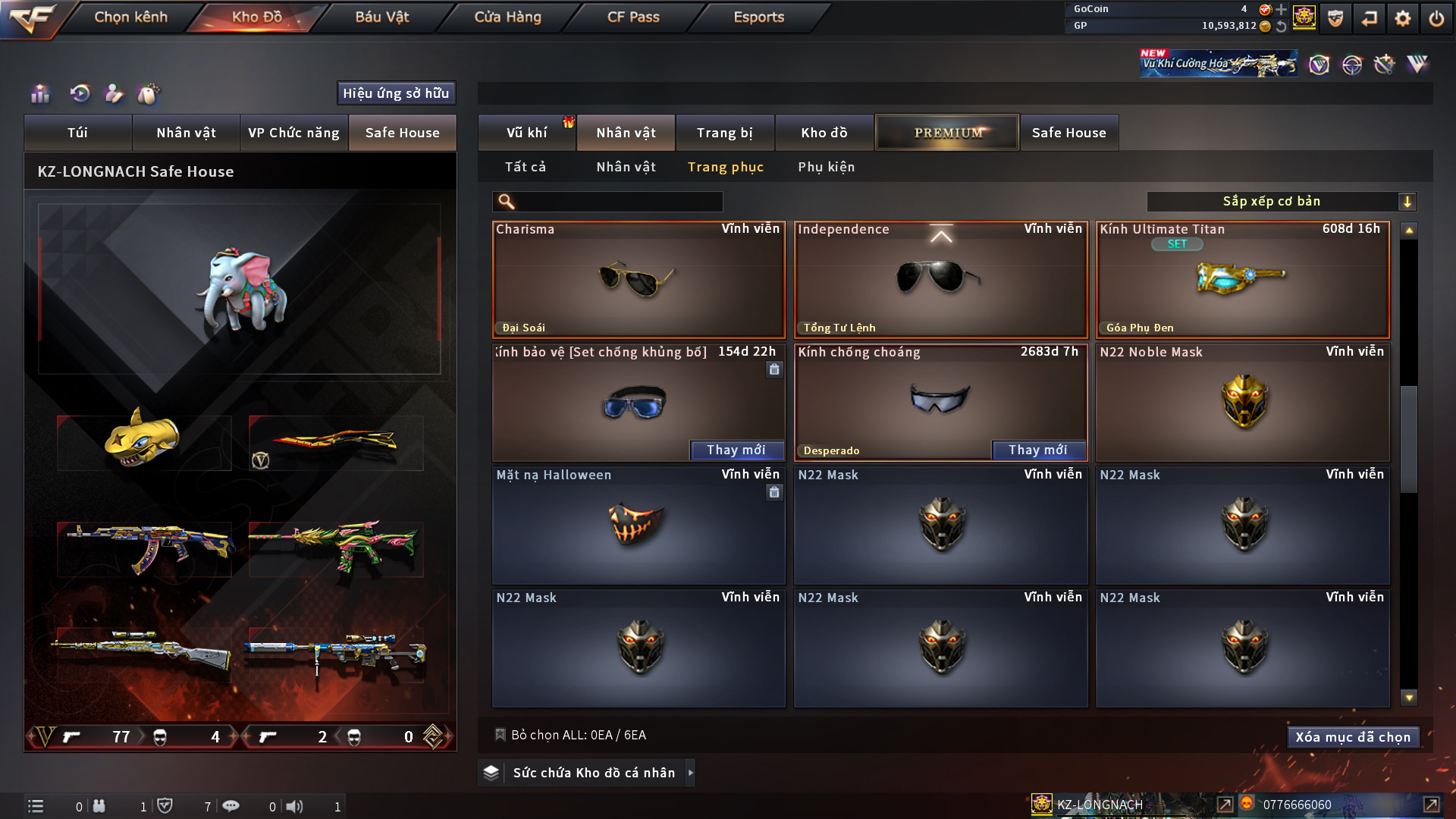The height and width of the screenshot is (819, 1456).
Task: Show the Tất cả subcategory
Action: pos(525,167)
